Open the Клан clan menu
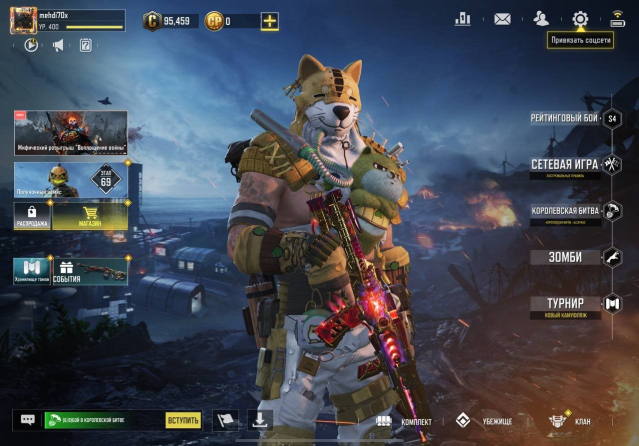Screen dimensions: 639x446 (x=570, y=421)
